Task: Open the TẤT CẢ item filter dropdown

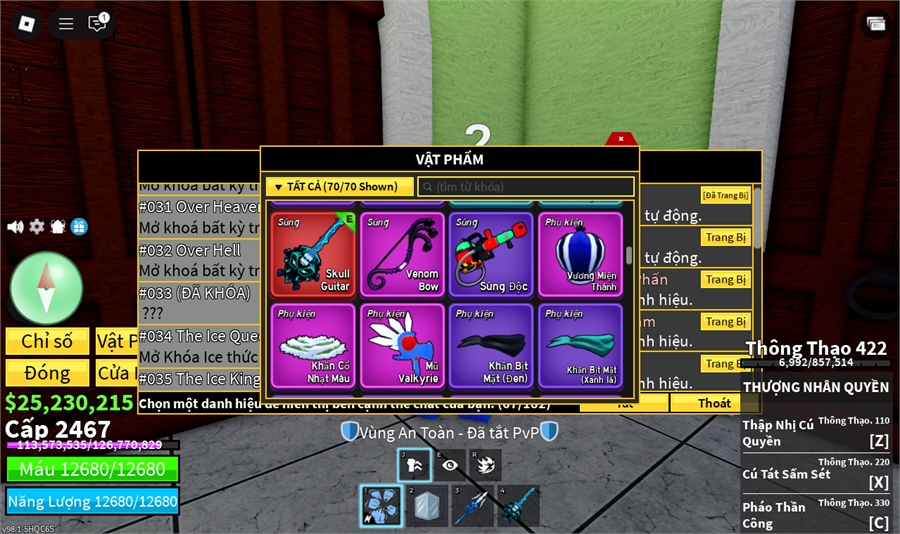Action: 339,187
